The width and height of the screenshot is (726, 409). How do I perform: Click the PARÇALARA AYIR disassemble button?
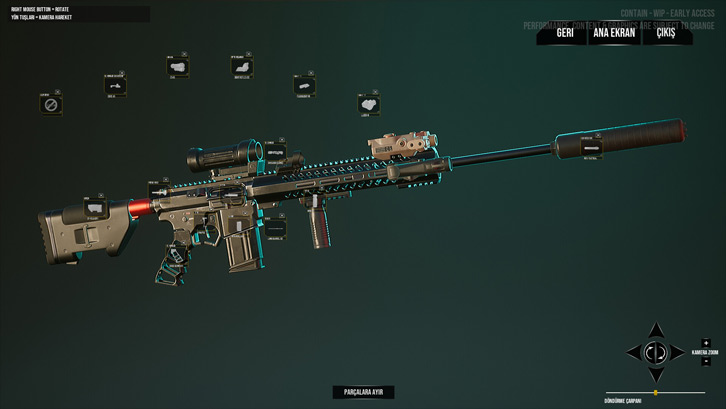pyautogui.click(x=363, y=392)
